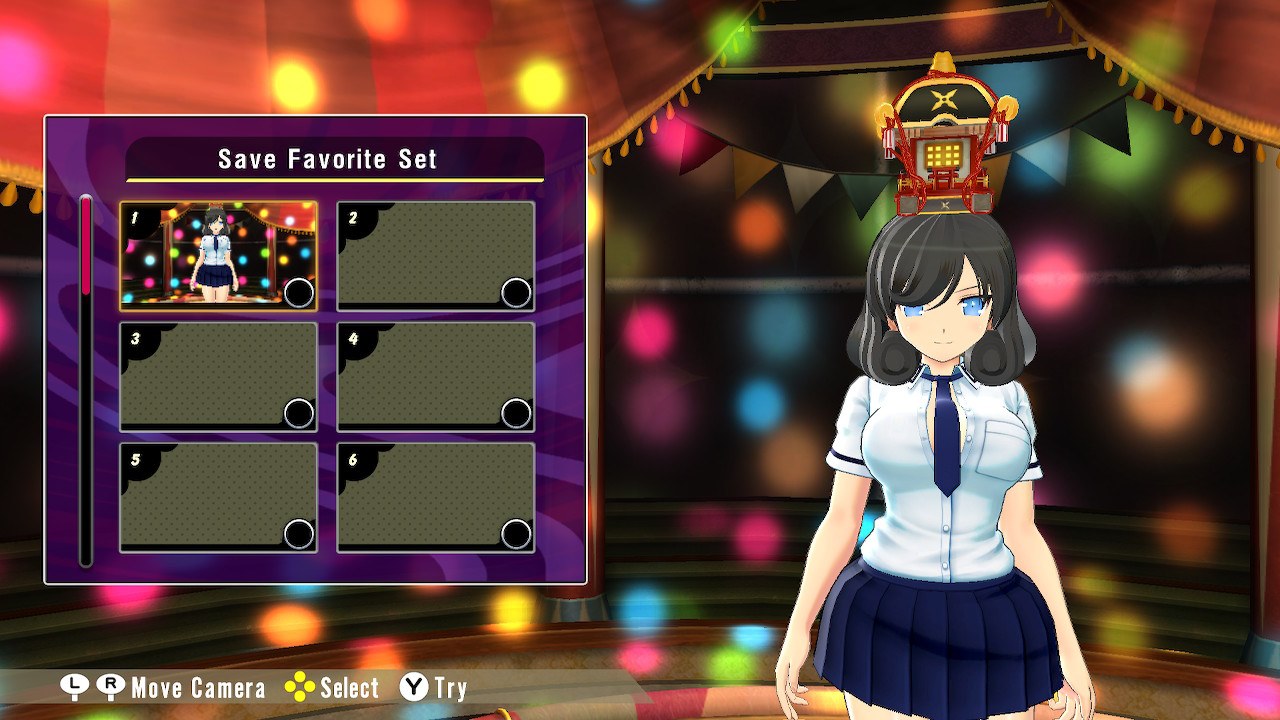The image size is (1280, 720).
Task: Save outfit to favorite set slot 6
Action: pyautogui.click(x=436, y=497)
